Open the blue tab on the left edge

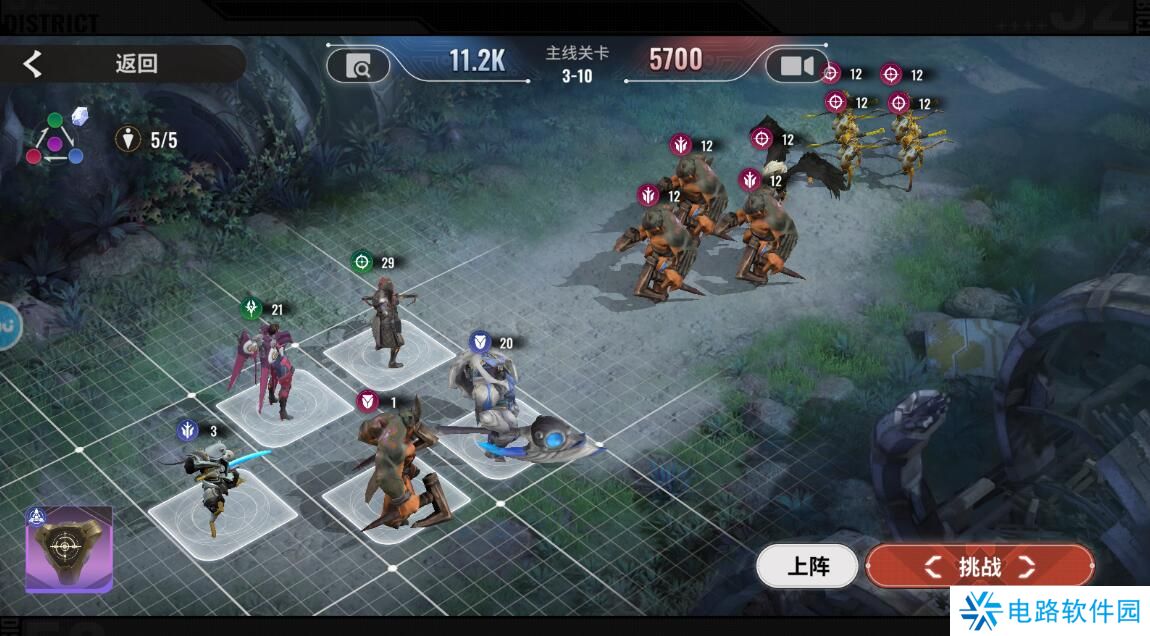[x=8, y=325]
